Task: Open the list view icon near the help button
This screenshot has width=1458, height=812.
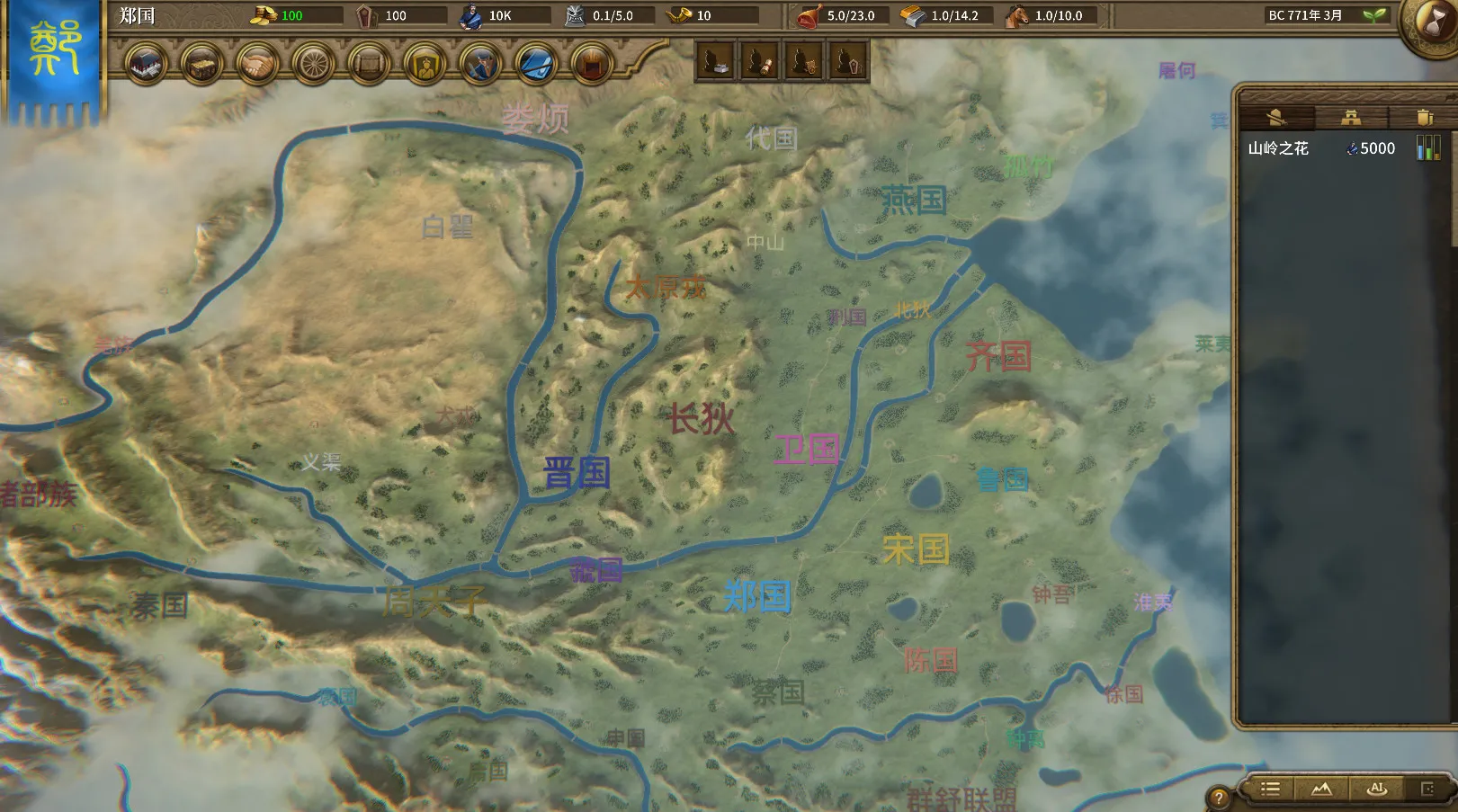Action: (1270, 790)
